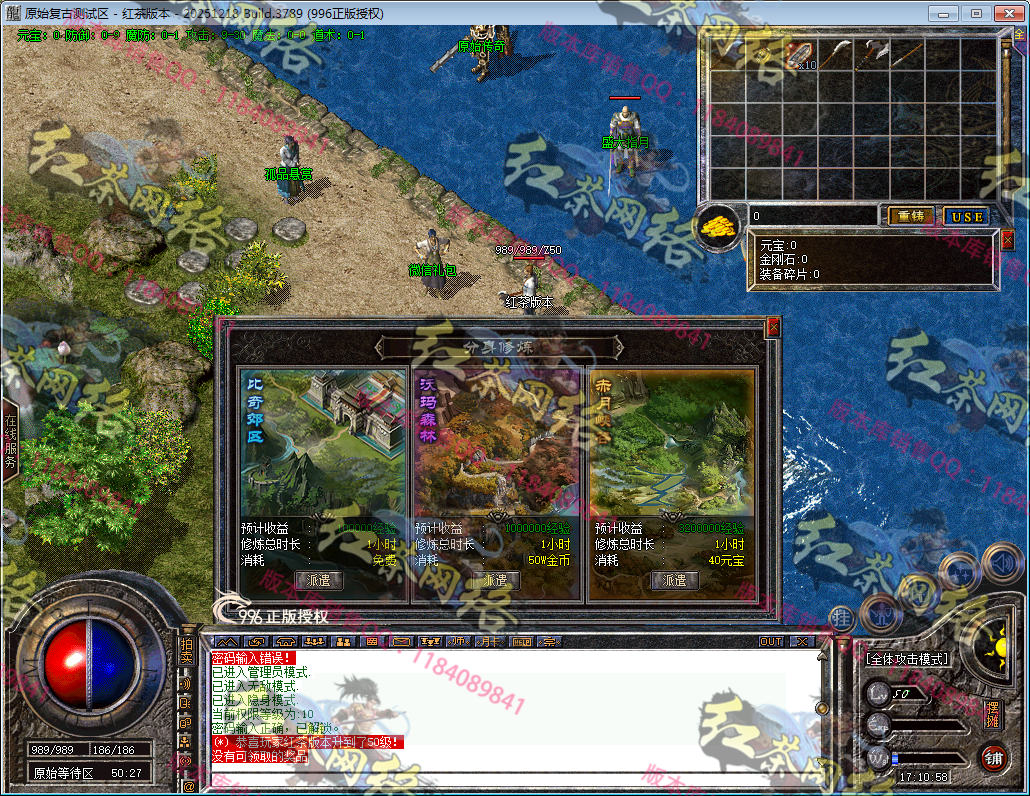Dispatch clone to Red Moon for 40 yuanbao
1030x796 pixels.
(675, 580)
